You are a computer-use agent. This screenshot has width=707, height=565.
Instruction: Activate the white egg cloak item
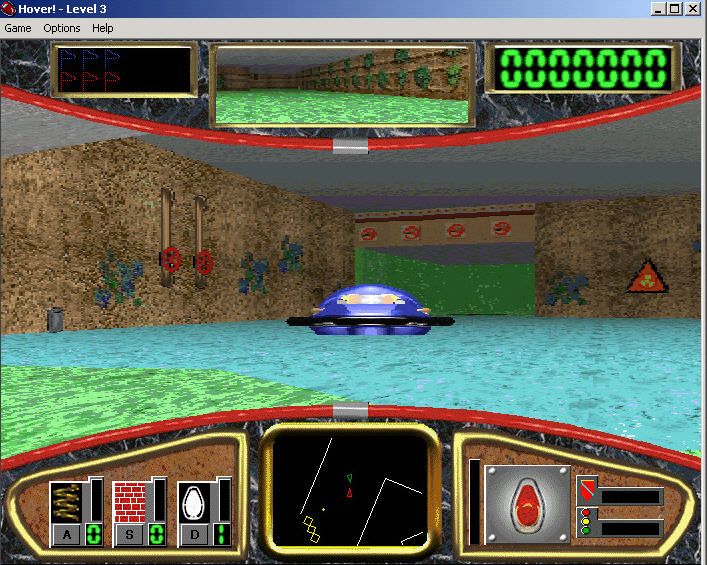194,502
